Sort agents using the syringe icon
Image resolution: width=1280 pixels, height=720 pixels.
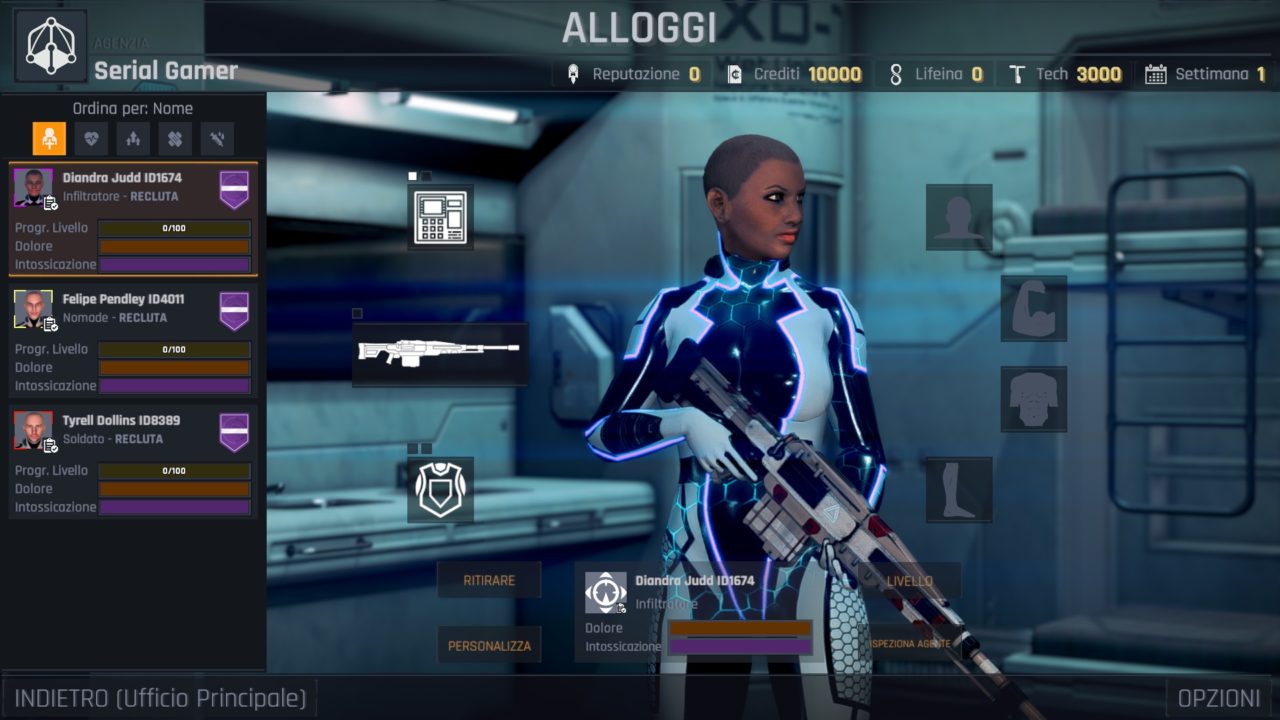[217, 139]
